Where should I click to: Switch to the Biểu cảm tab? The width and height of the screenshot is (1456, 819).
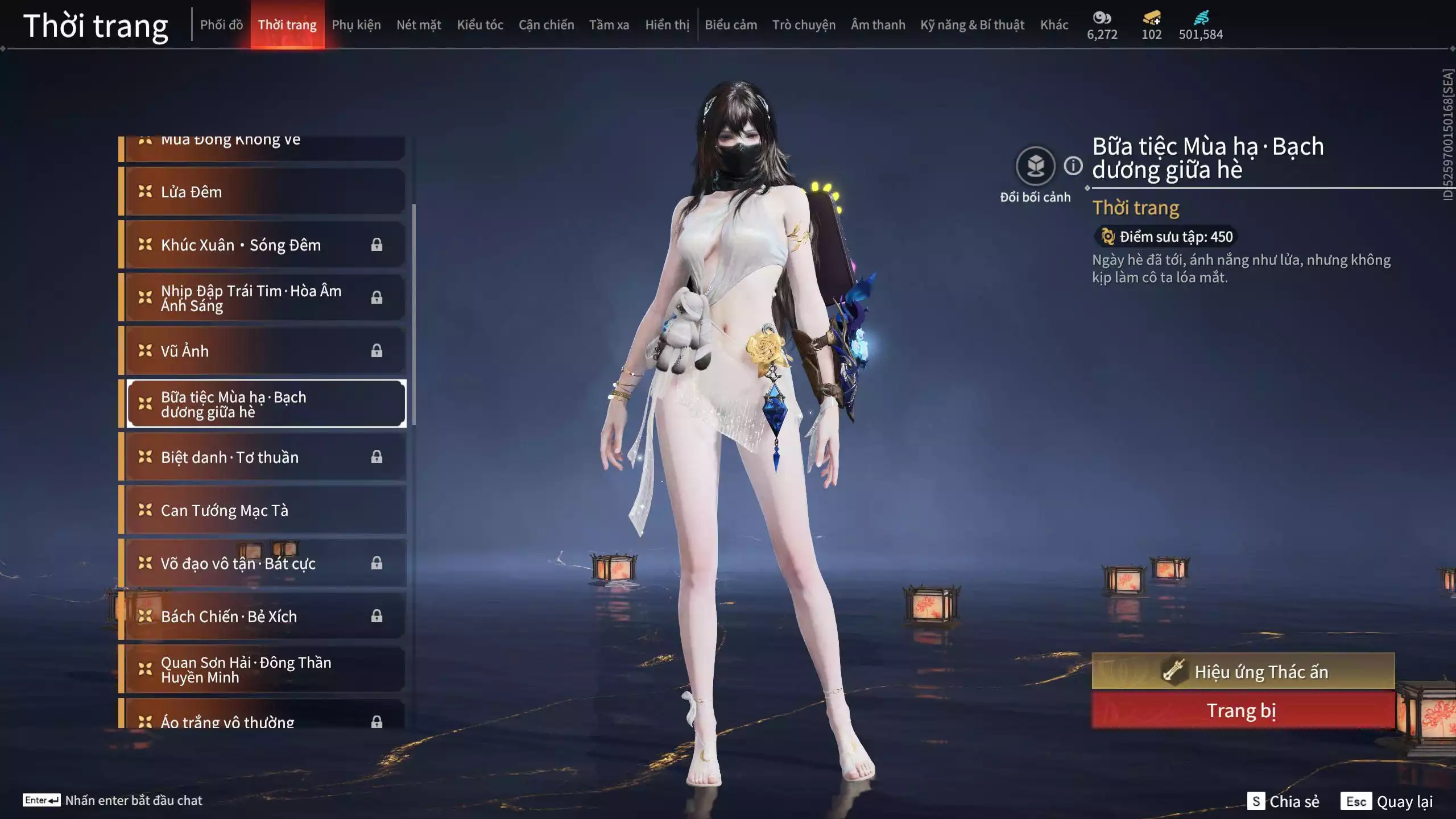click(731, 25)
